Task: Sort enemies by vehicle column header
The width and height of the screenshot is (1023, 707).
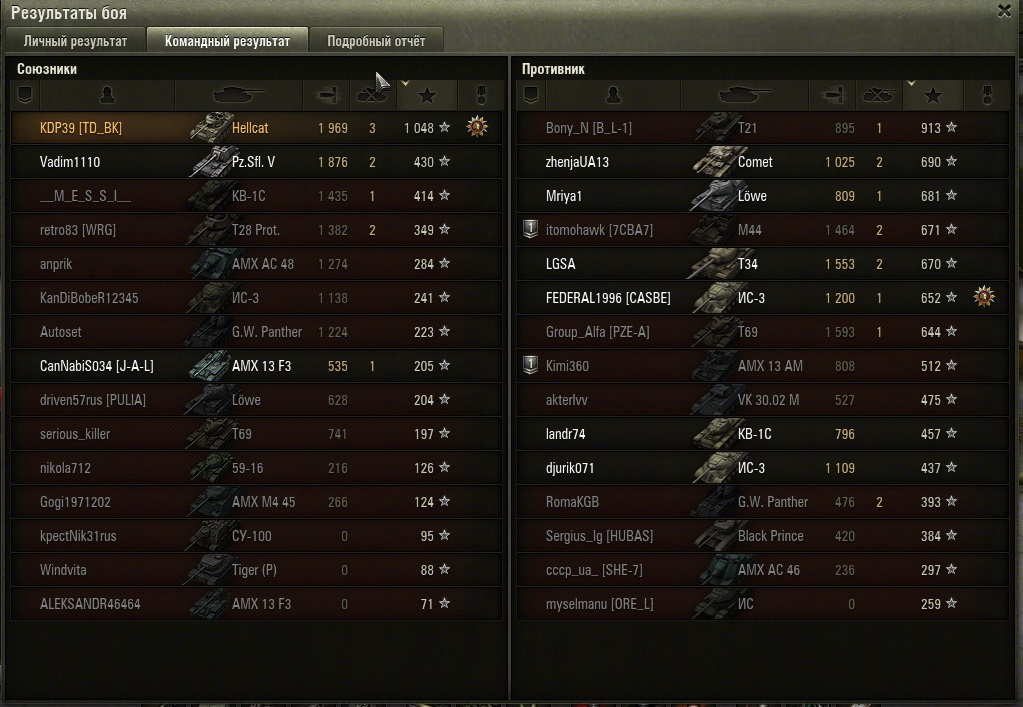Action: [745, 95]
